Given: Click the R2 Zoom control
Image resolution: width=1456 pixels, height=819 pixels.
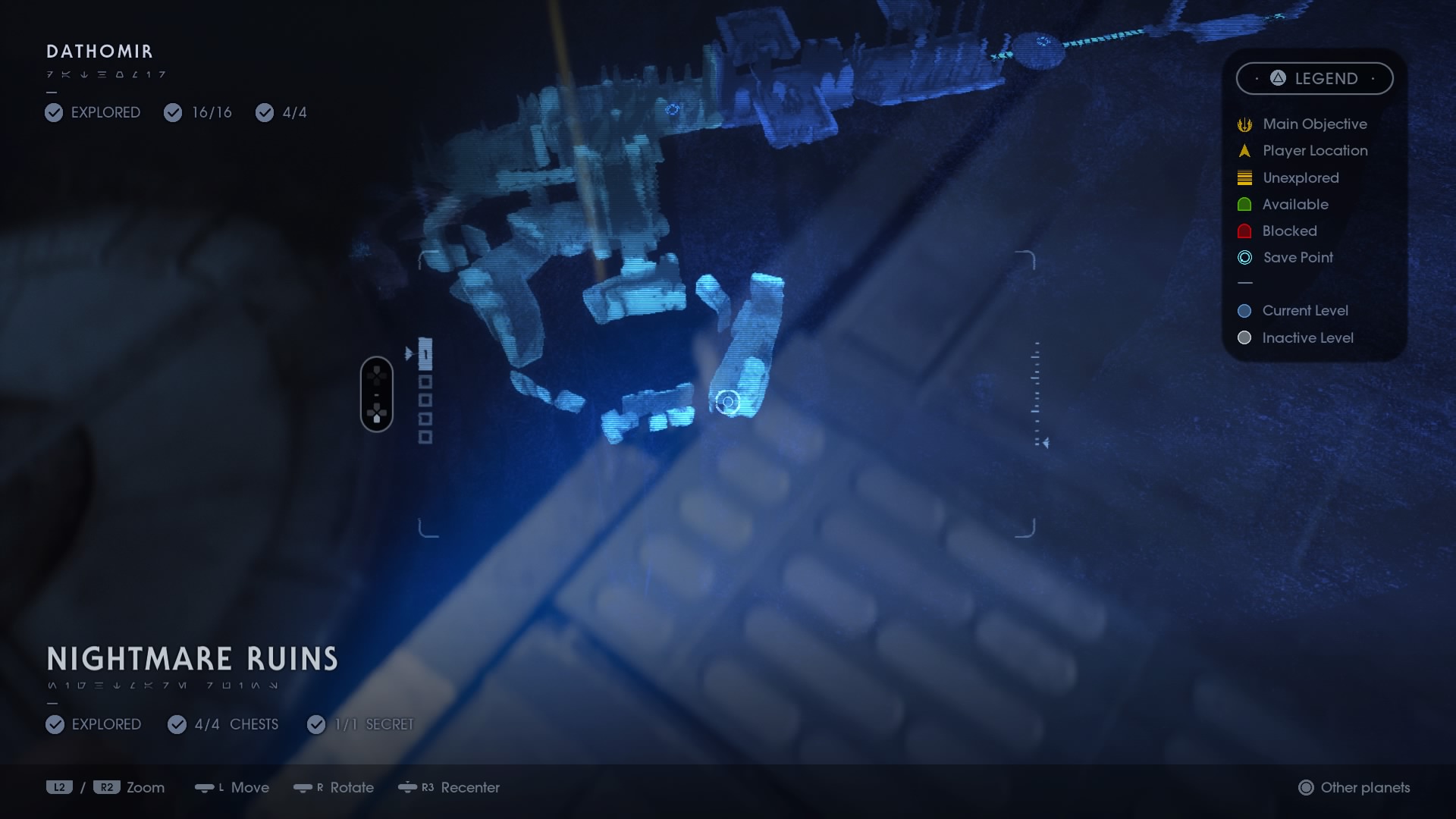Looking at the screenshot, I should point(107,787).
